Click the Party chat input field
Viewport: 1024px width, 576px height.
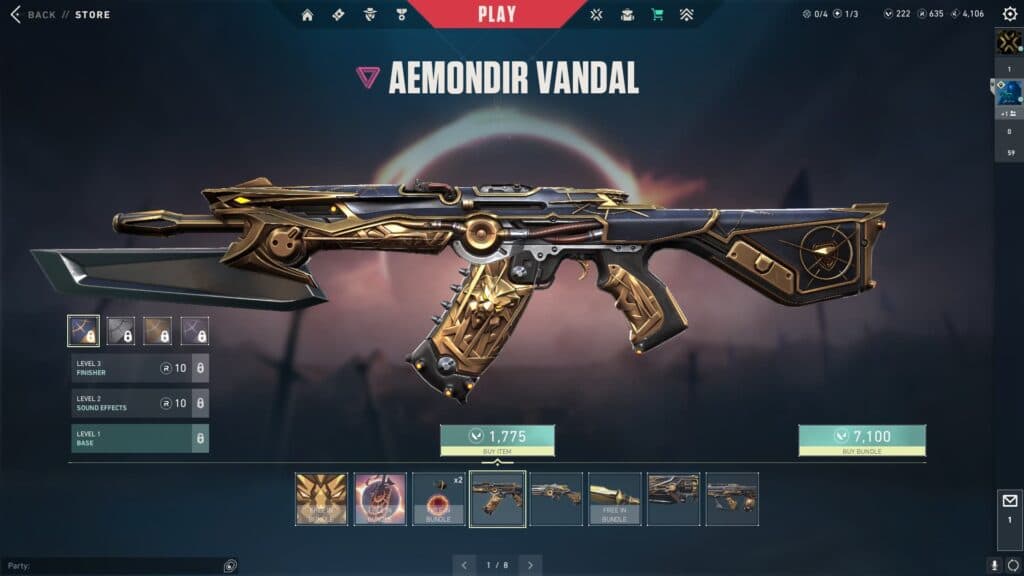[115, 566]
